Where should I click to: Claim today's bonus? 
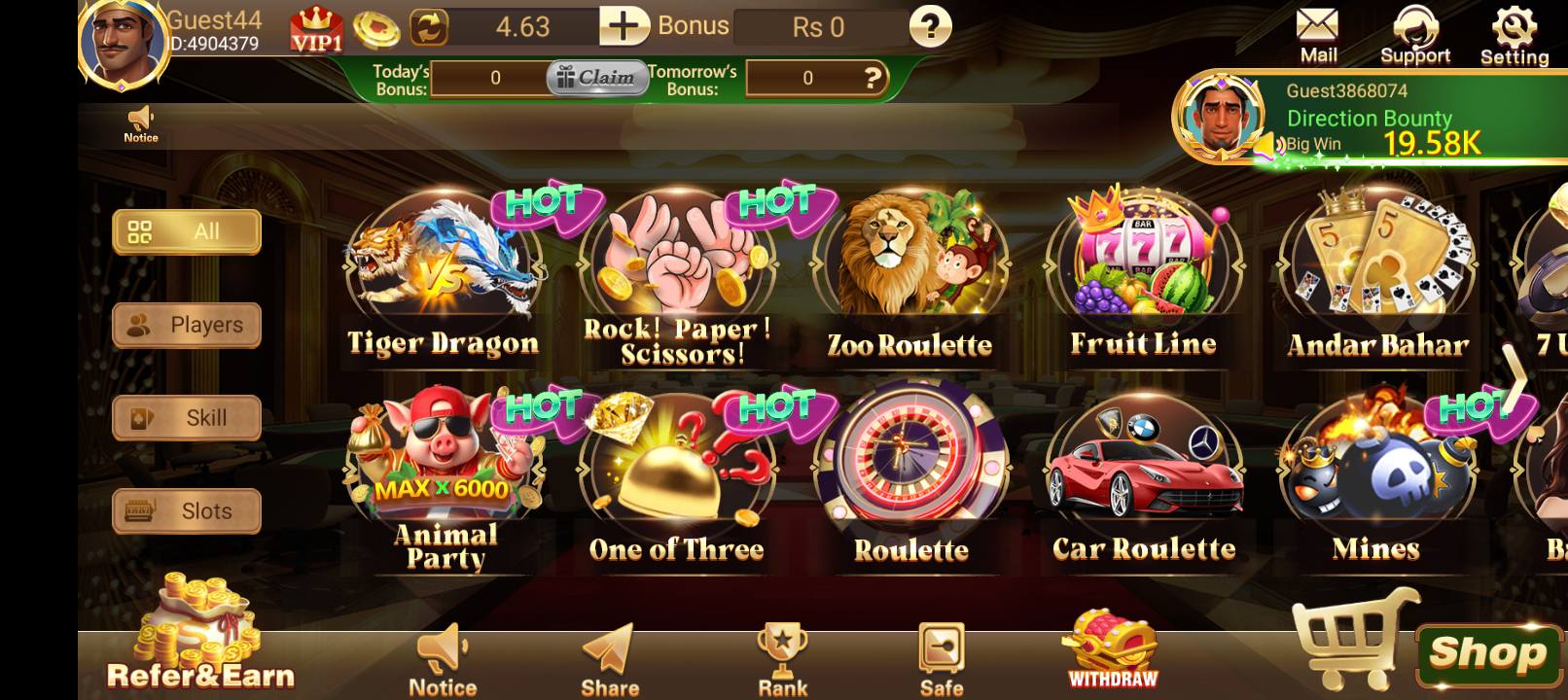[596, 78]
